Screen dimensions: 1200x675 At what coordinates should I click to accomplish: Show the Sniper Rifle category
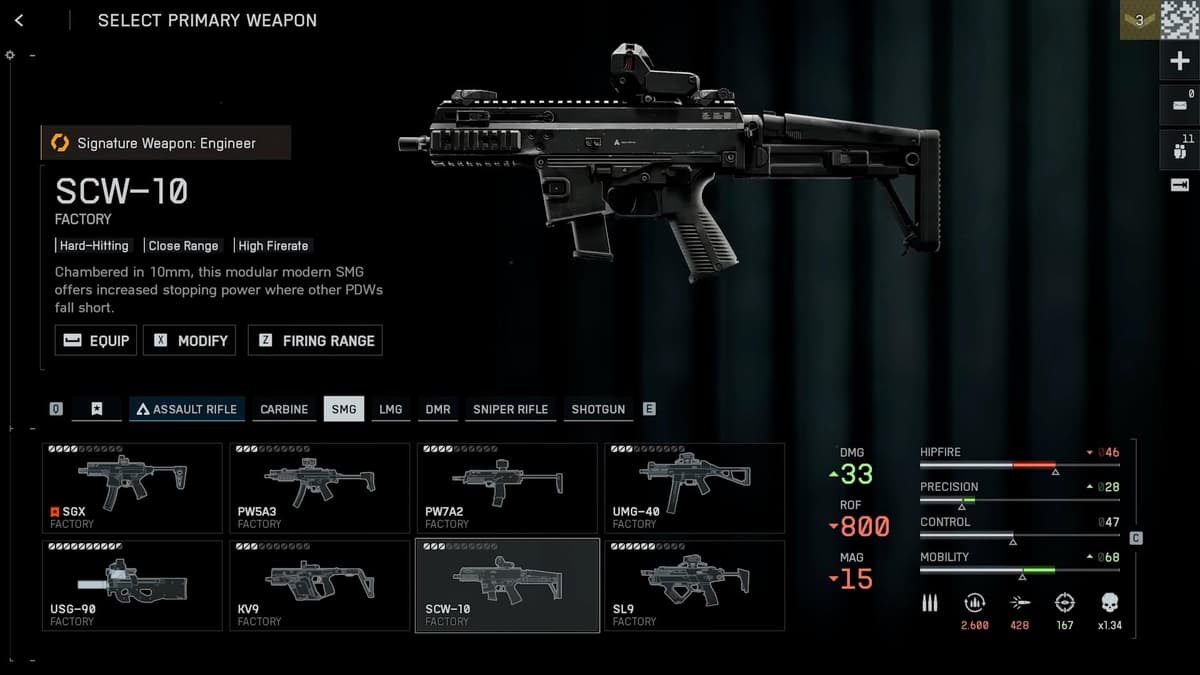pos(510,409)
